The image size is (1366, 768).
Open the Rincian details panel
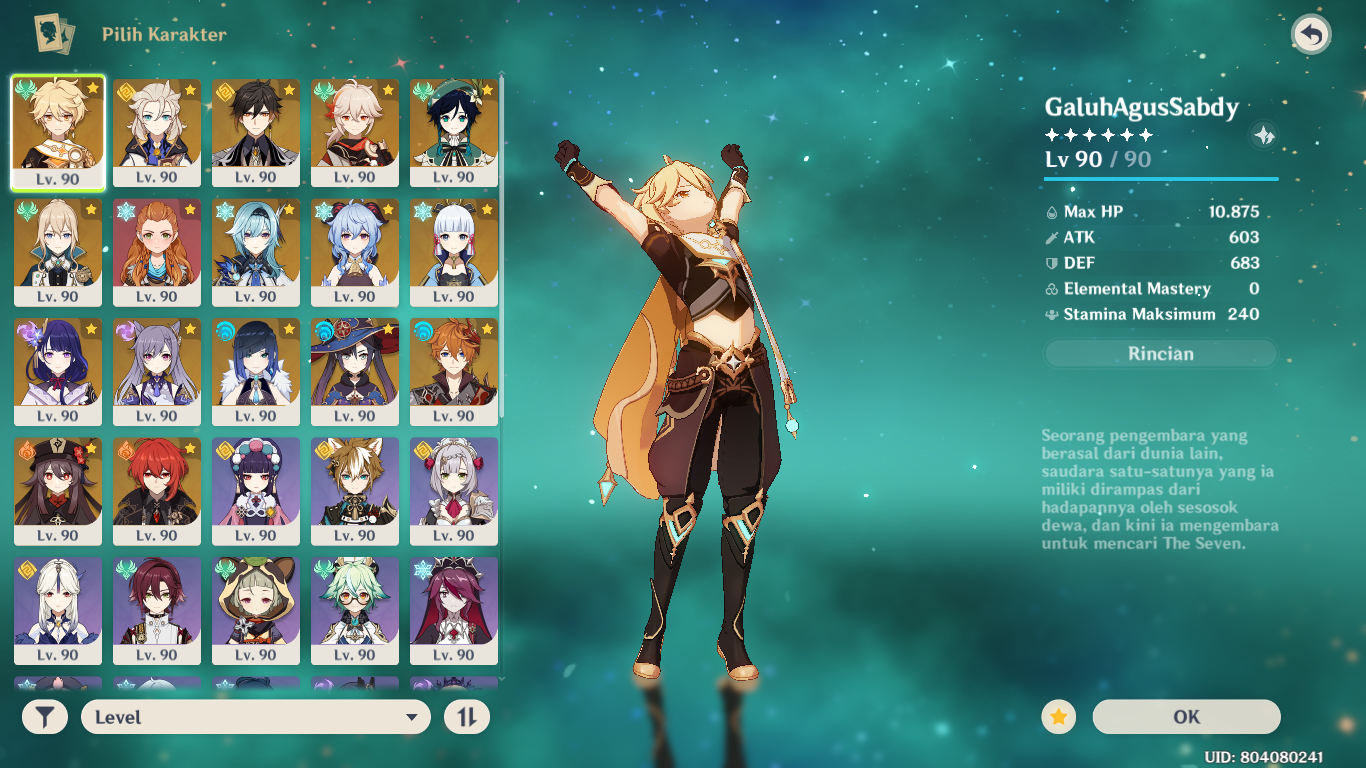click(x=1160, y=353)
